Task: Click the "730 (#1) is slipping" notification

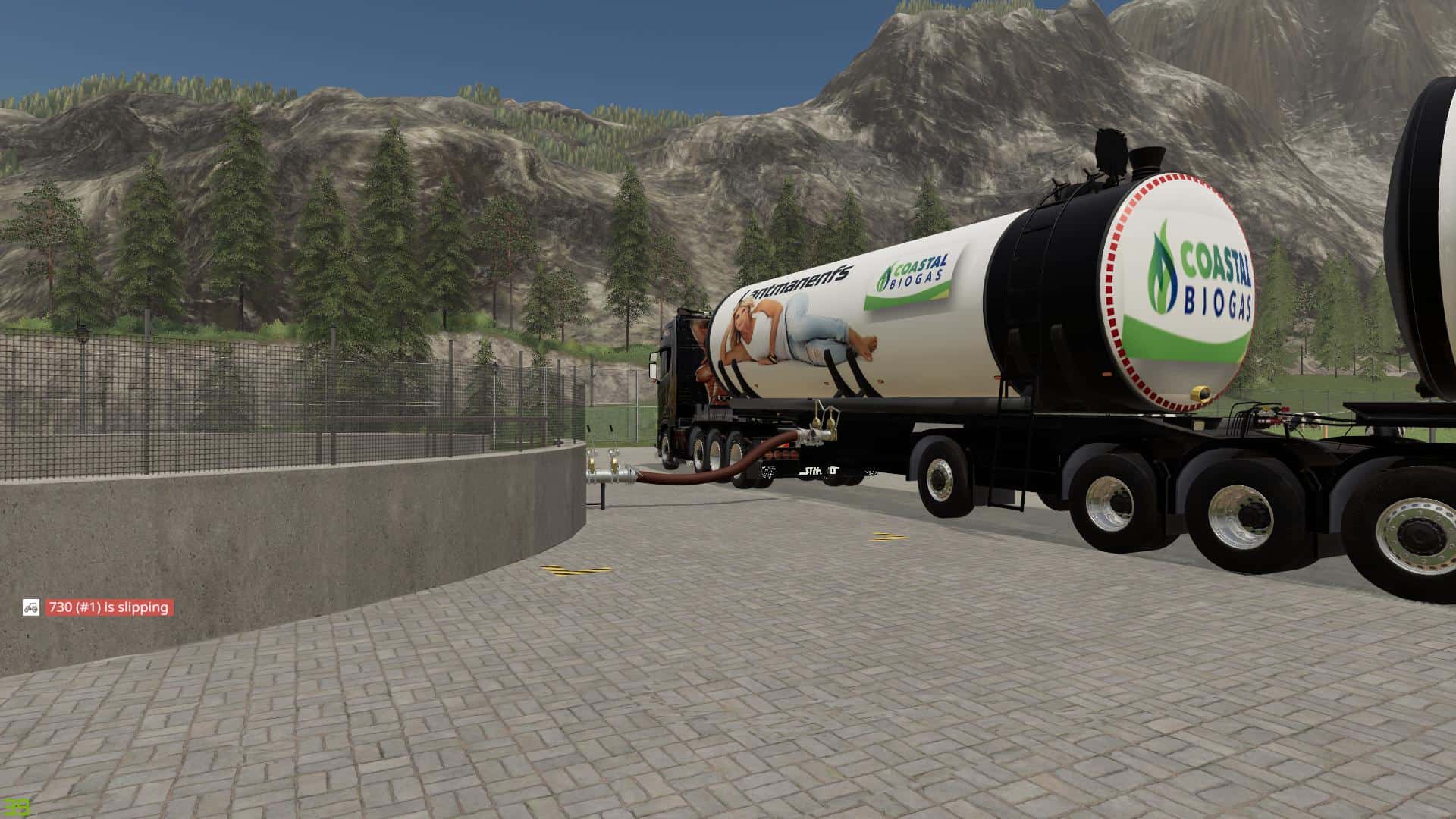Action: tap(108, 607)
